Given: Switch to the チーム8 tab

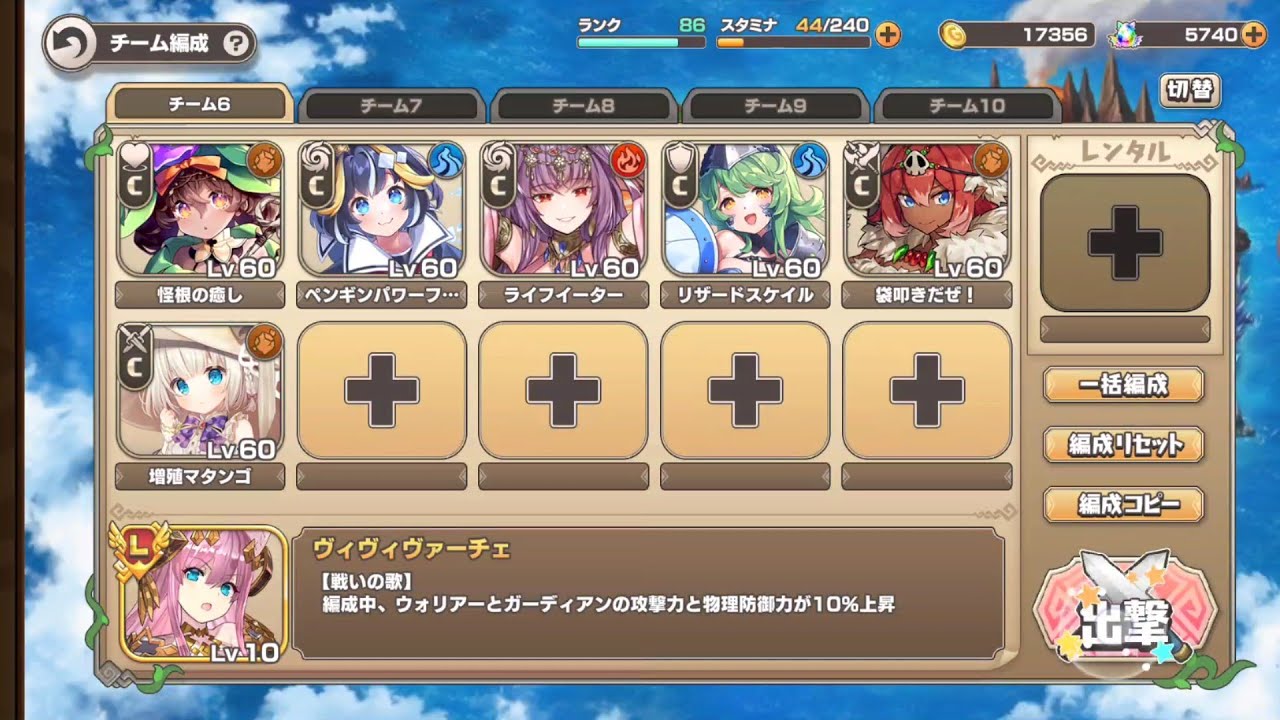Looking at the screenshot, I should (x=584, y=105).
